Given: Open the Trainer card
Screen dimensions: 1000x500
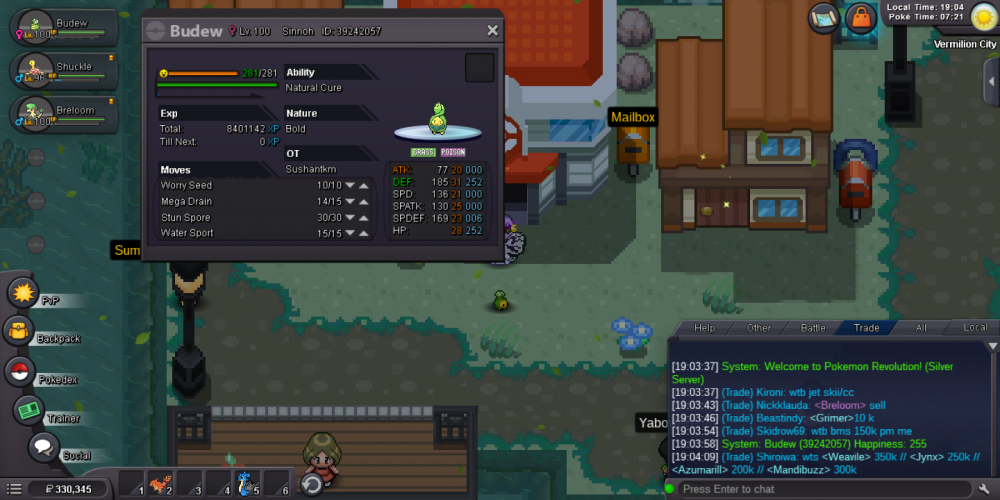Looking at the screenshot, I should [x=28, y=409].
